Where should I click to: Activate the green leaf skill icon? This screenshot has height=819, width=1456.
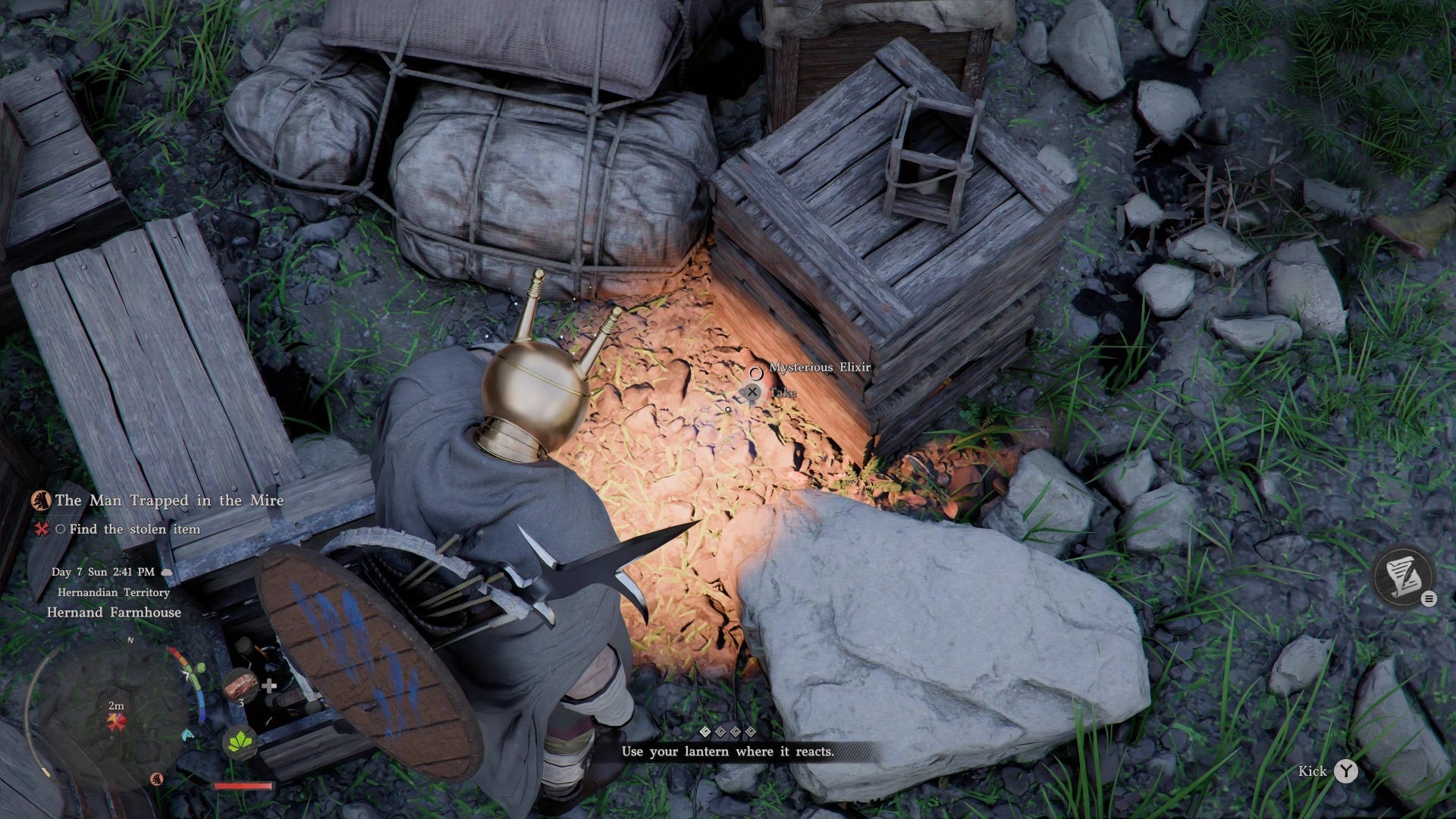[x=242, y=739]
